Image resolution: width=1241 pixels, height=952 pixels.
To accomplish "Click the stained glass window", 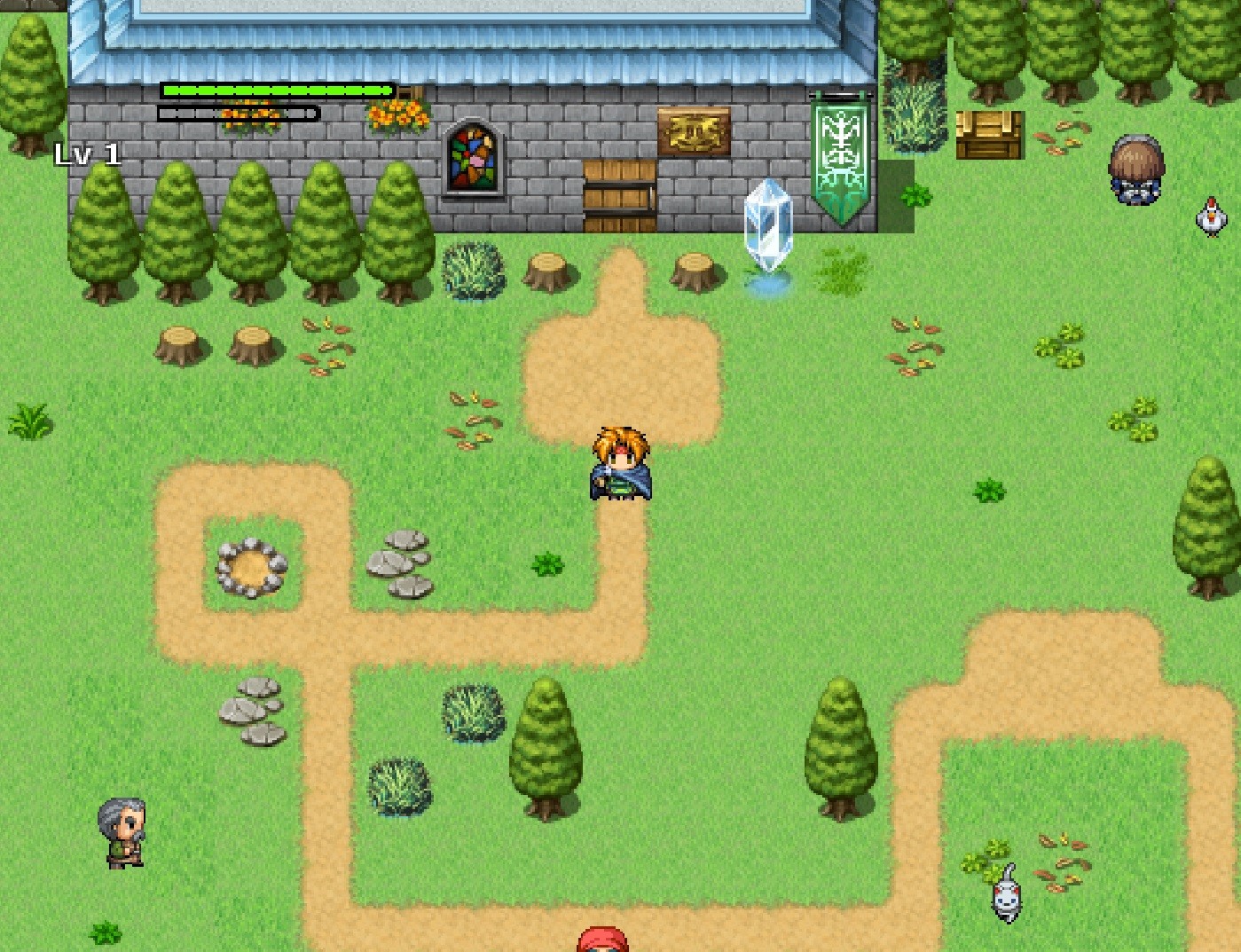I will click(x=474, y=160).
